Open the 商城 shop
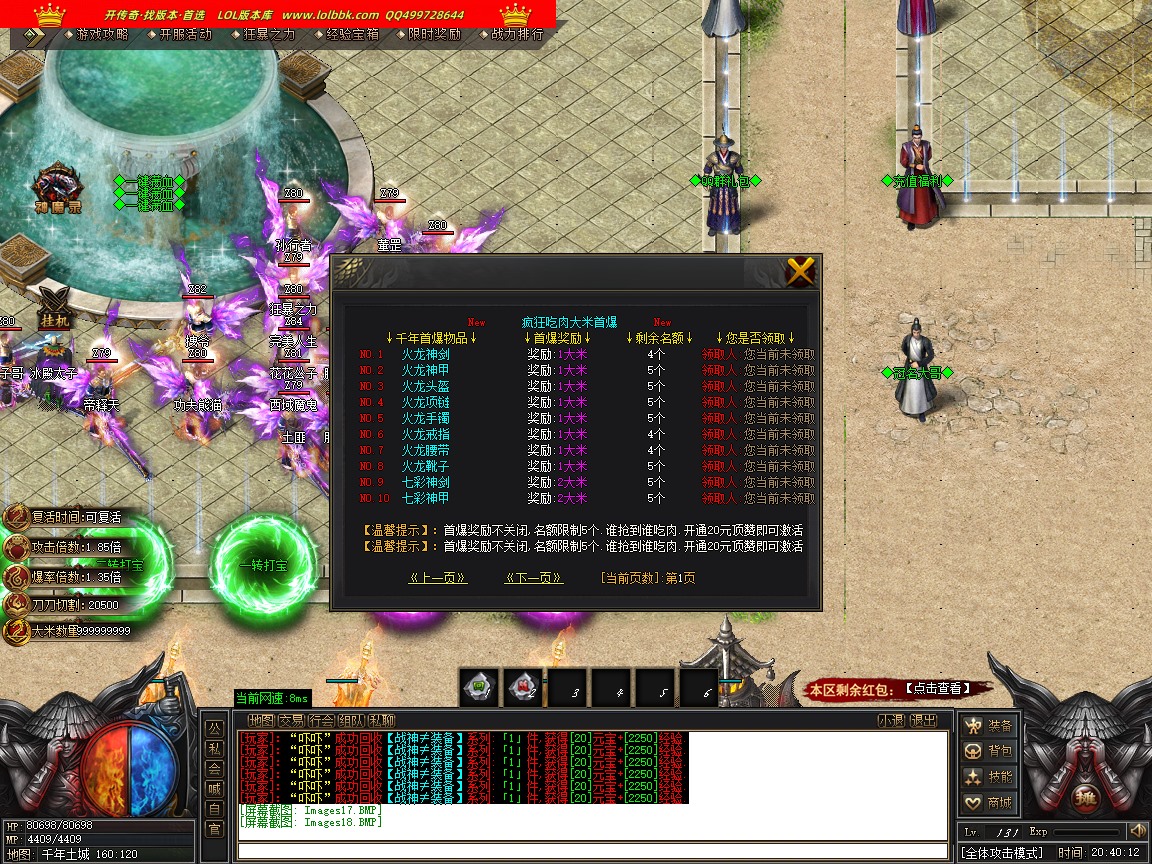Screen dimensions: 1152x864 (x=989, y=803)
